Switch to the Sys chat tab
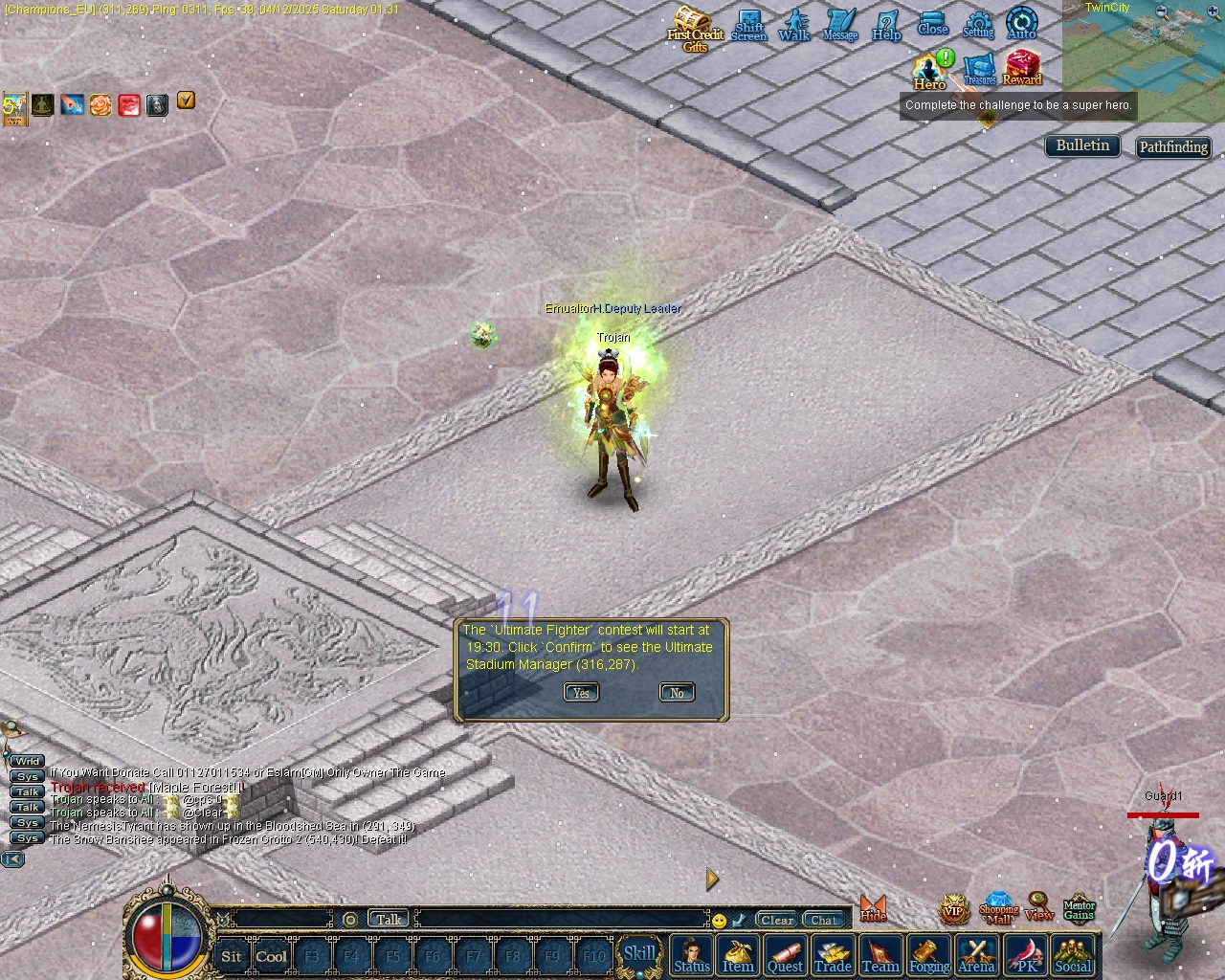The height and width of the screenshot is (980, 1225). click(x=26, y=775)
